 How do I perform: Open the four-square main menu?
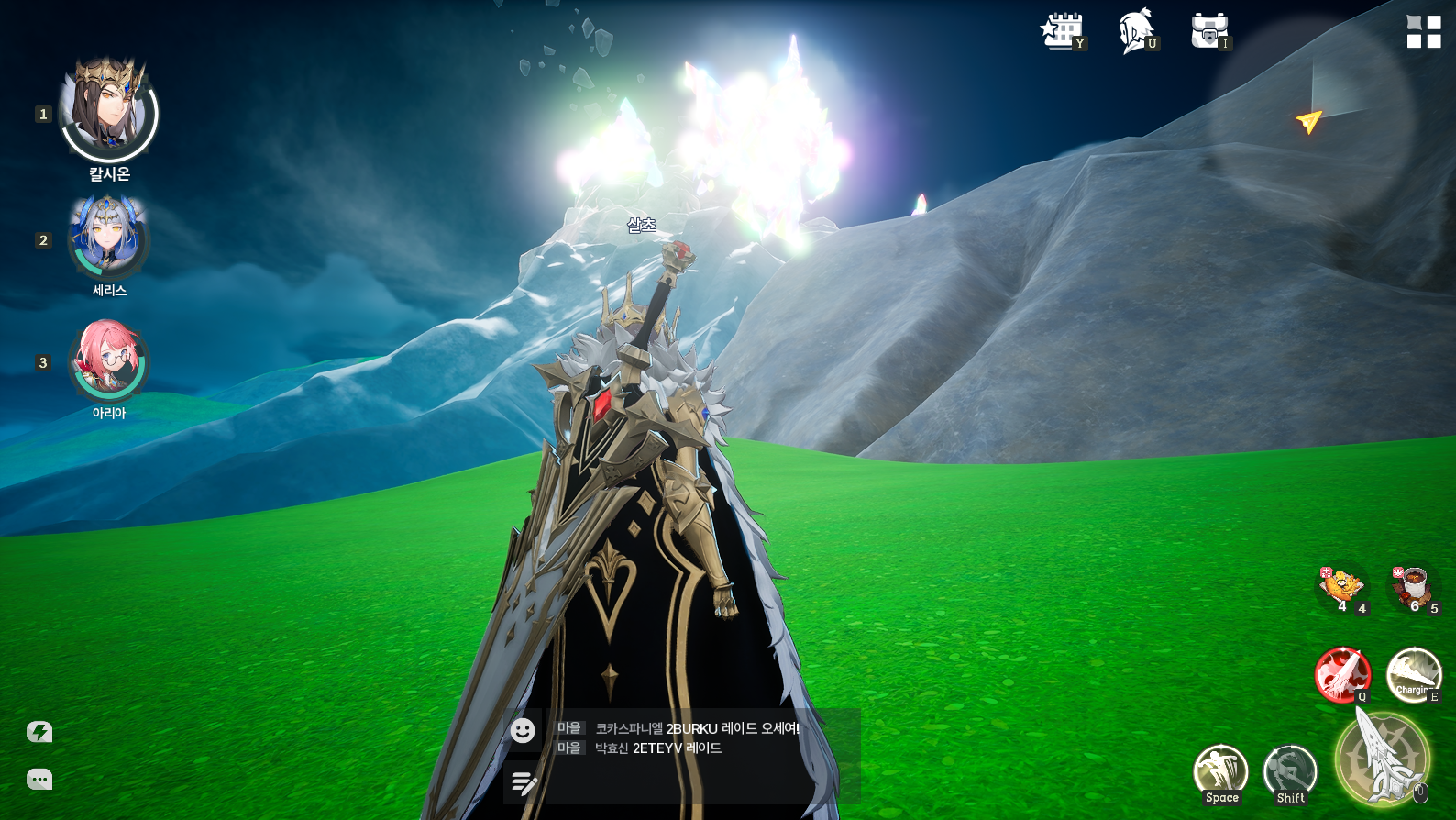pos(1424,32)
